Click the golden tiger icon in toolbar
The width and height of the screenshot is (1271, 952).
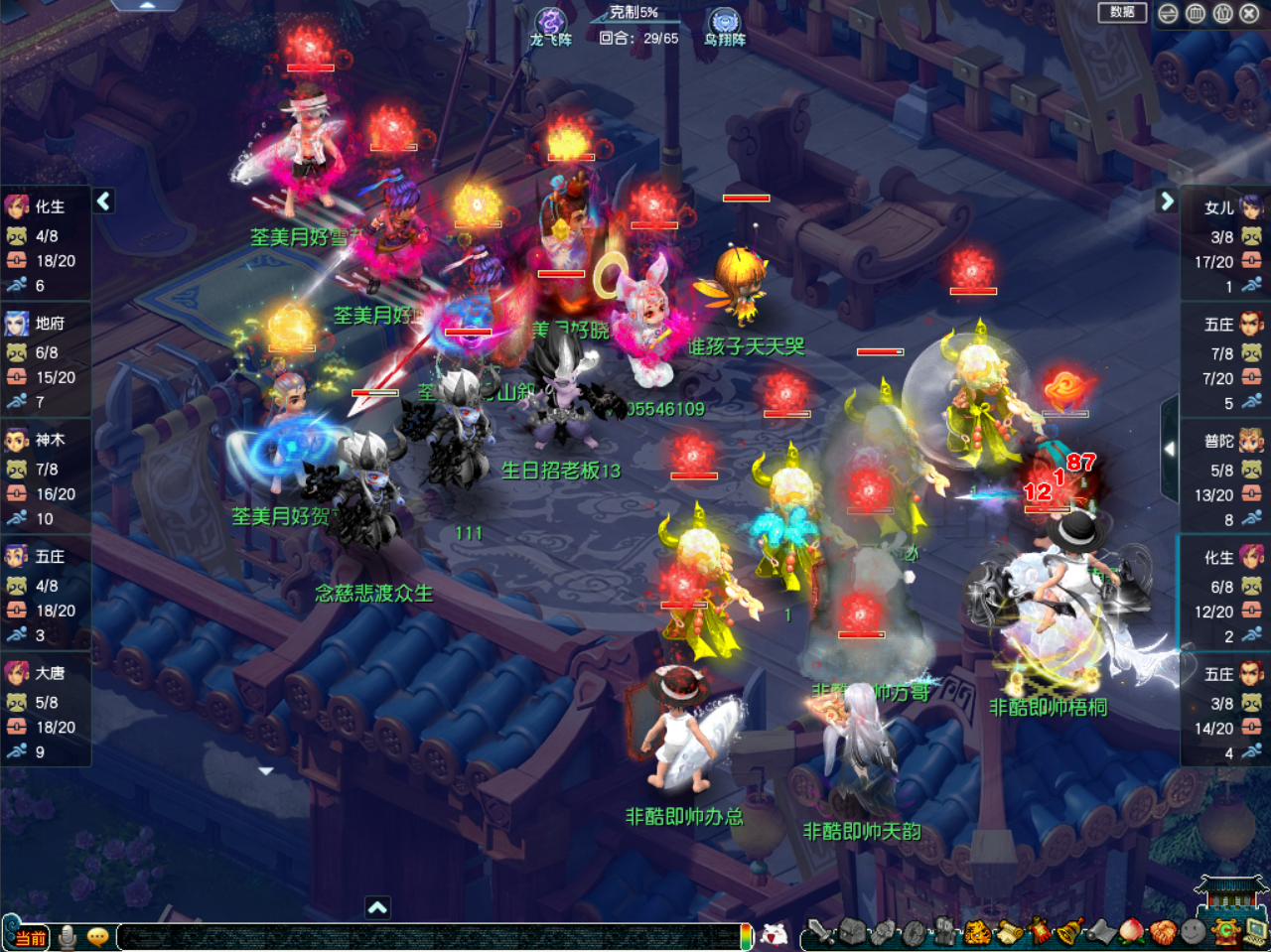click(x=978, y=932)
